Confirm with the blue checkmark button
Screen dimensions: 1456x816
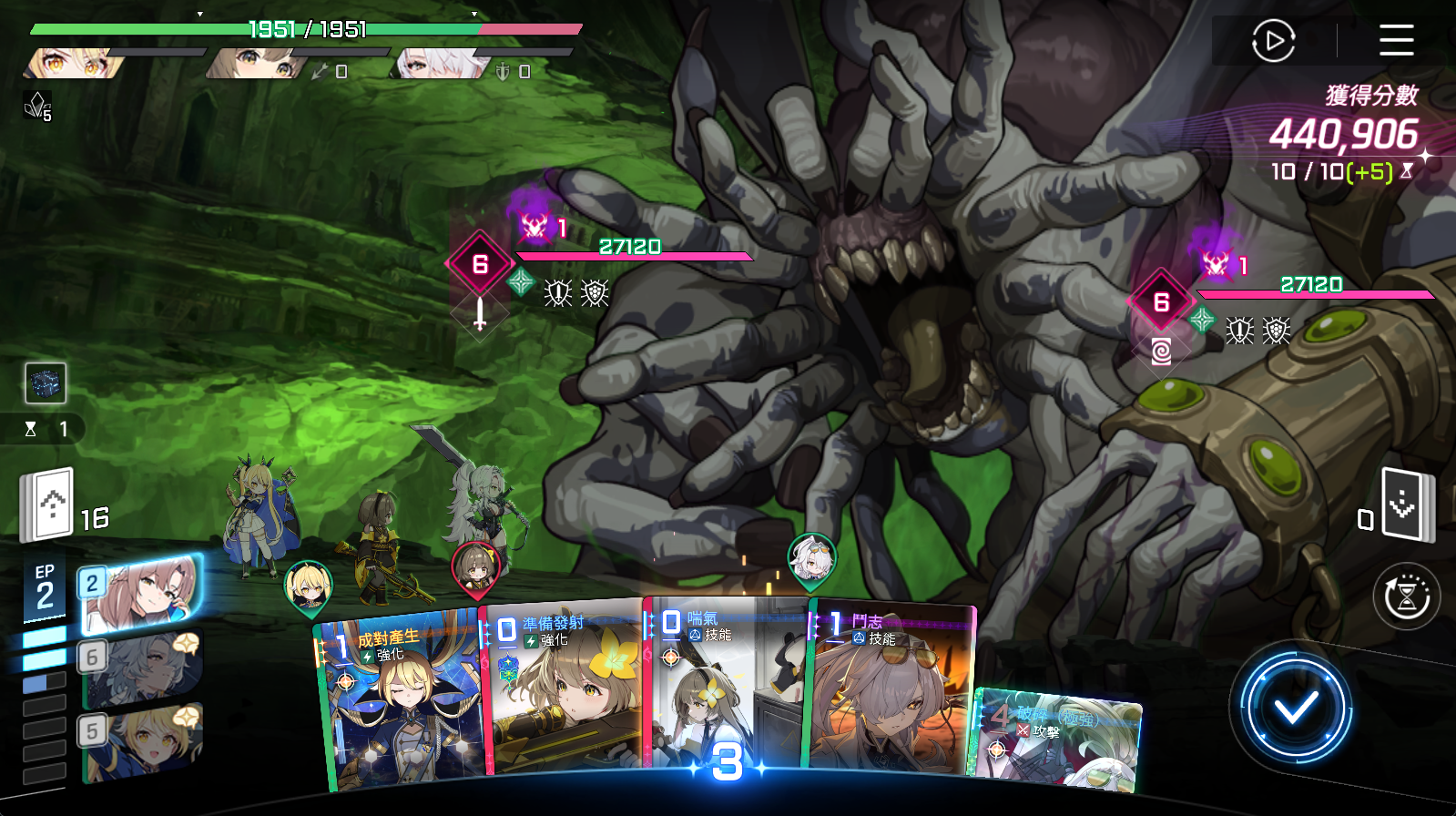coord(1295,708)
